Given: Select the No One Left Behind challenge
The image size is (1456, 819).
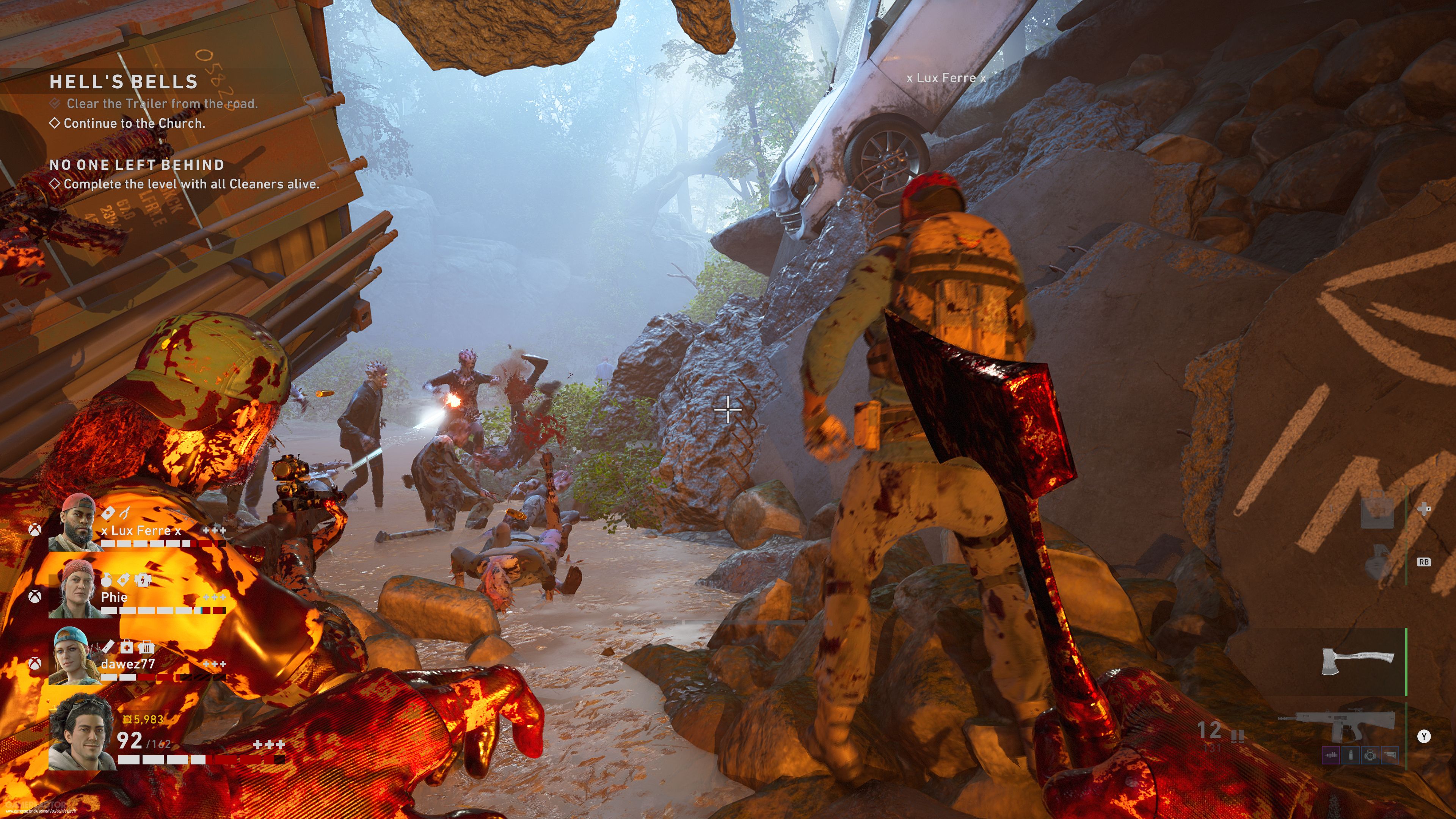Looking at the screenshot, I should coord(137,165).
